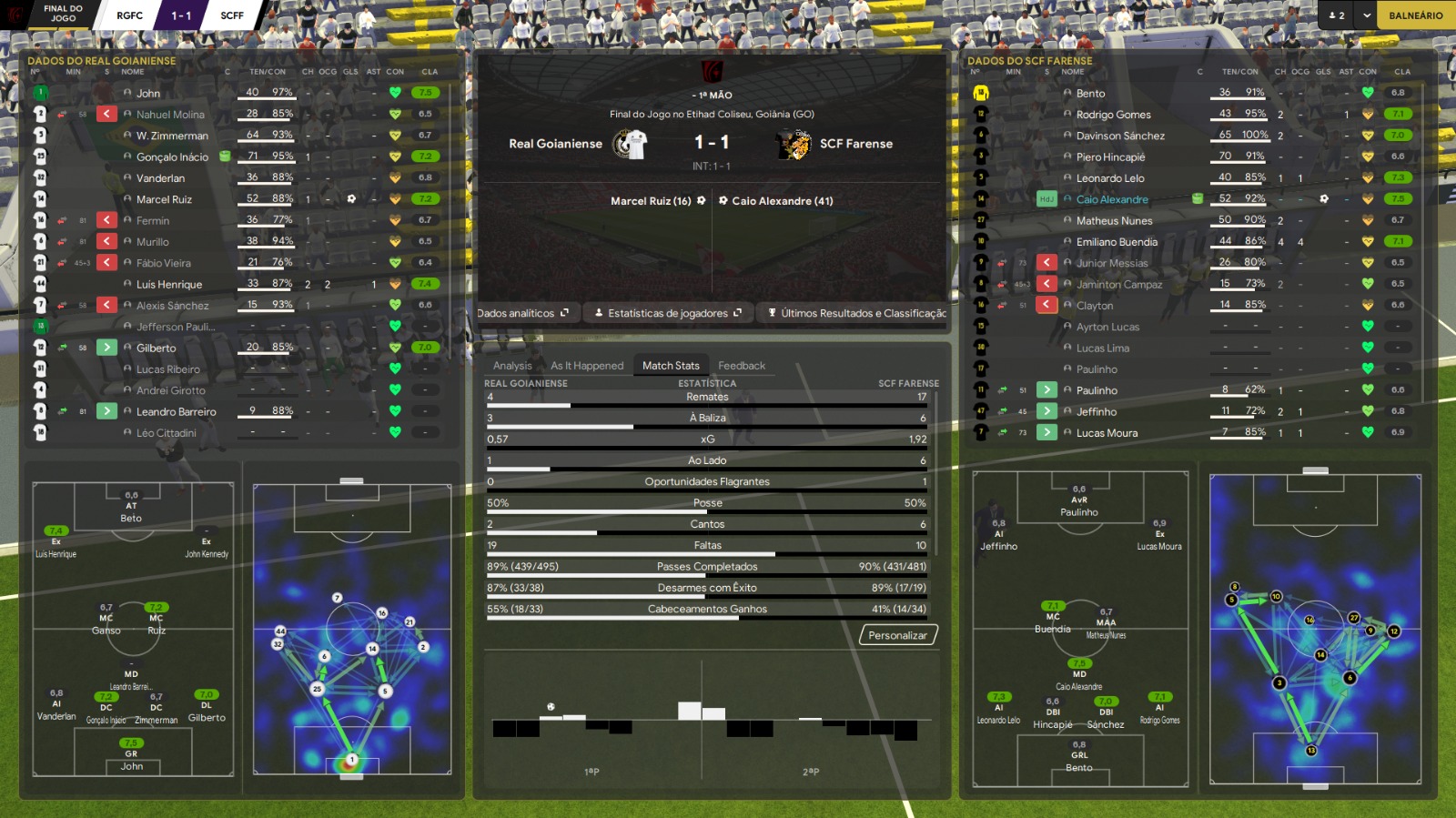Show the Feedback tab
This screenshot has height=818, width=1456.
[742, 366]
